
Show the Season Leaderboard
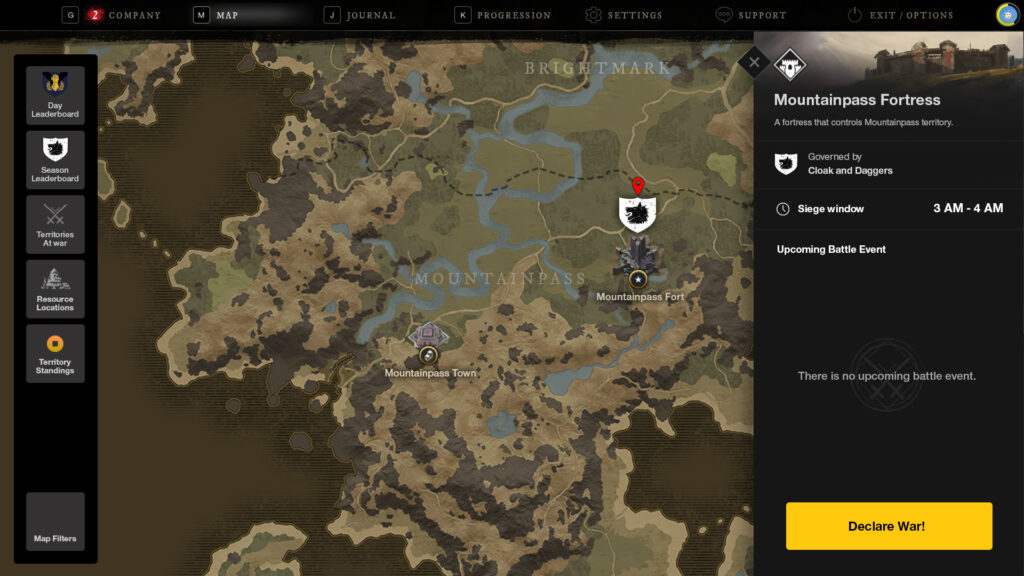(55, 160)
